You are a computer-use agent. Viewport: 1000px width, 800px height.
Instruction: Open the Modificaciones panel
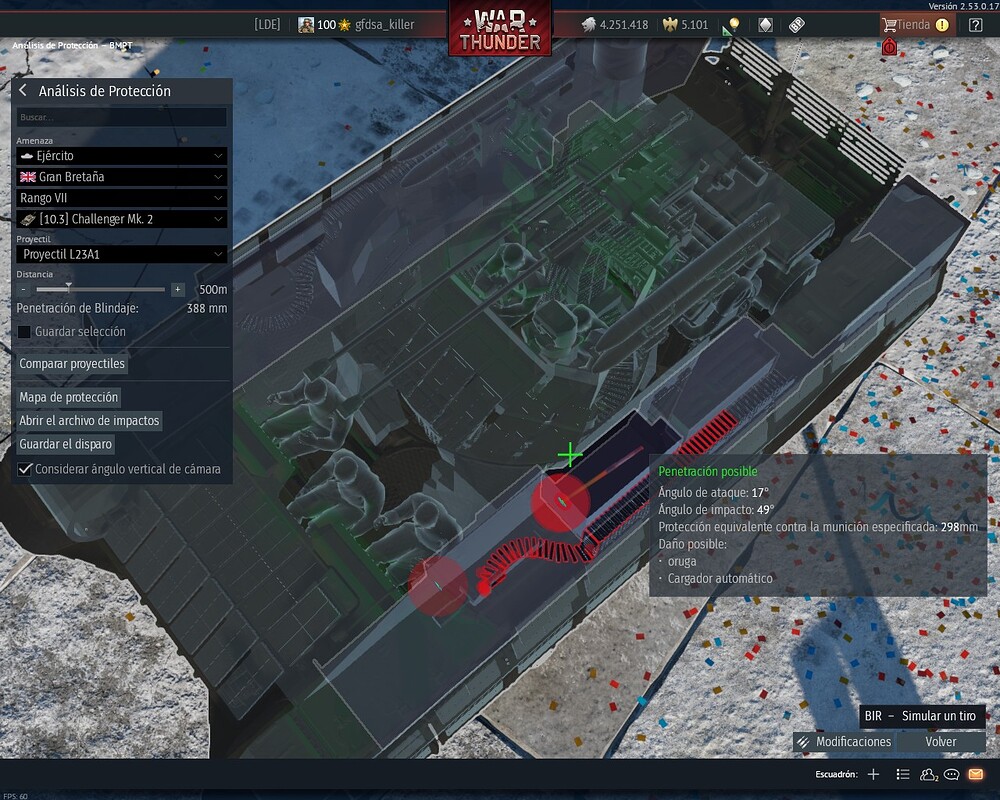click(844, 742)
